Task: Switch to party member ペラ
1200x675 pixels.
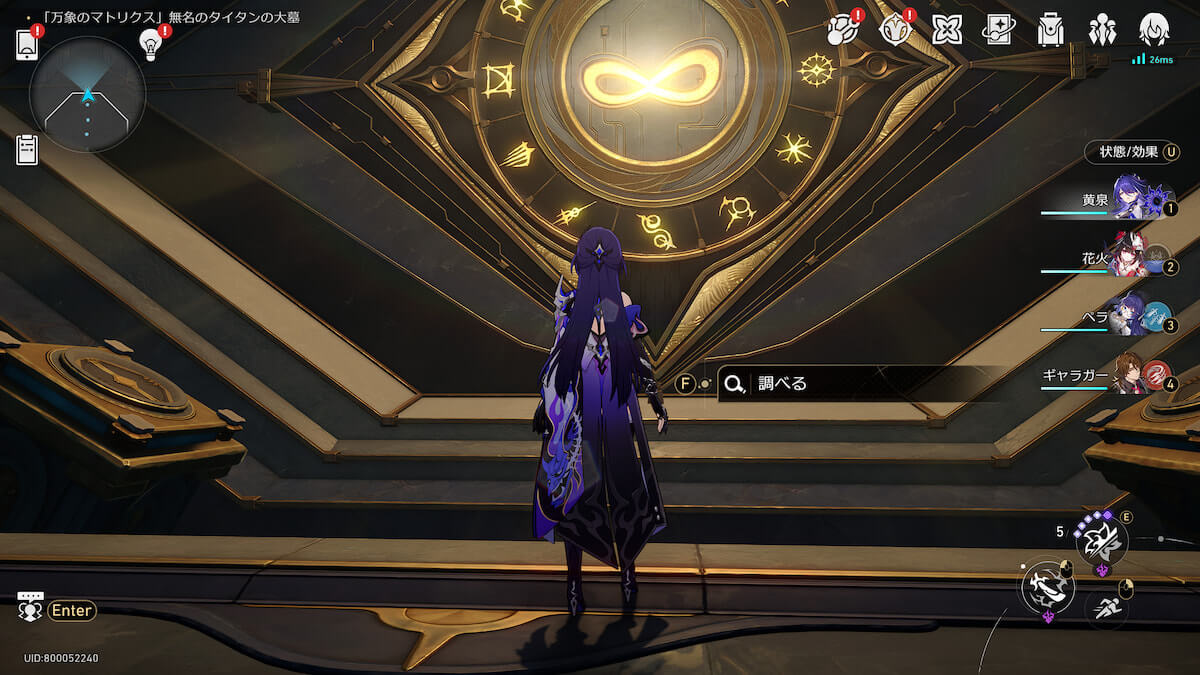Action: (x=1130, y=316)
